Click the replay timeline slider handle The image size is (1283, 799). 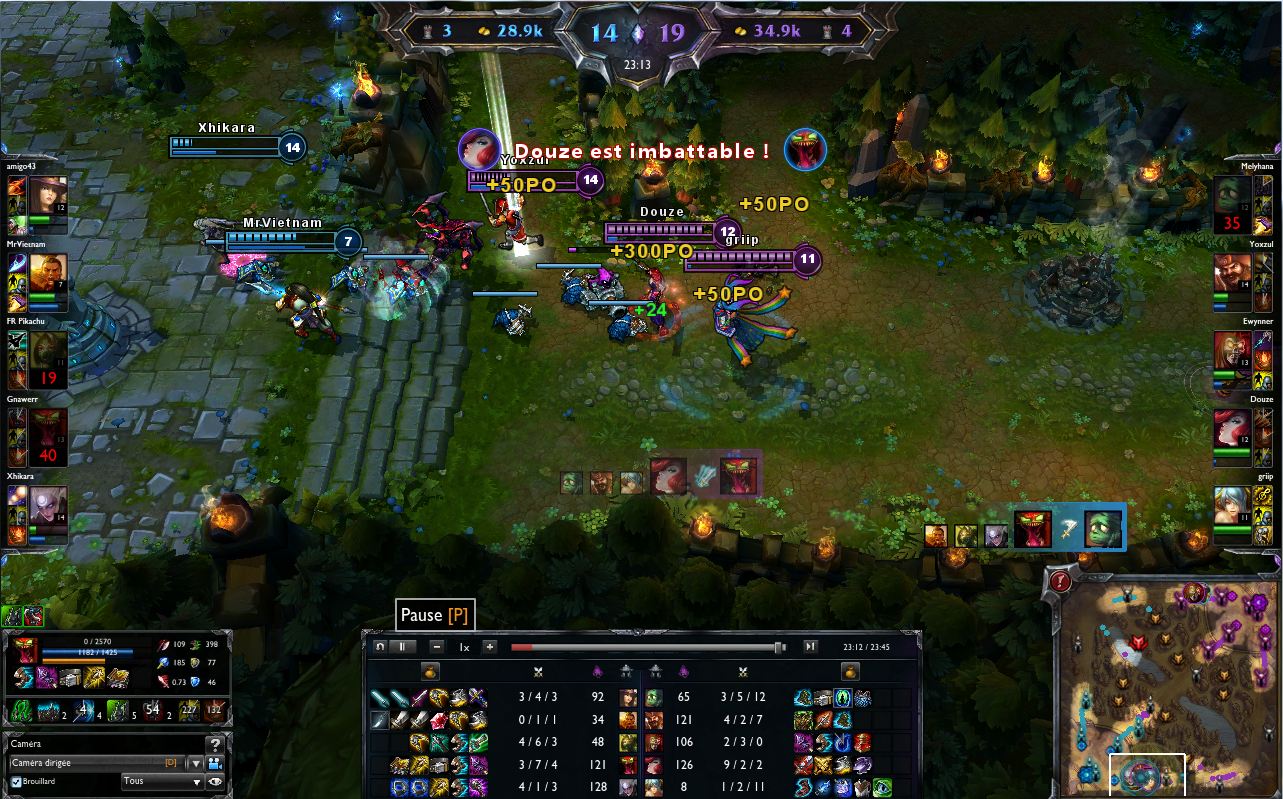tap(778, 648)
